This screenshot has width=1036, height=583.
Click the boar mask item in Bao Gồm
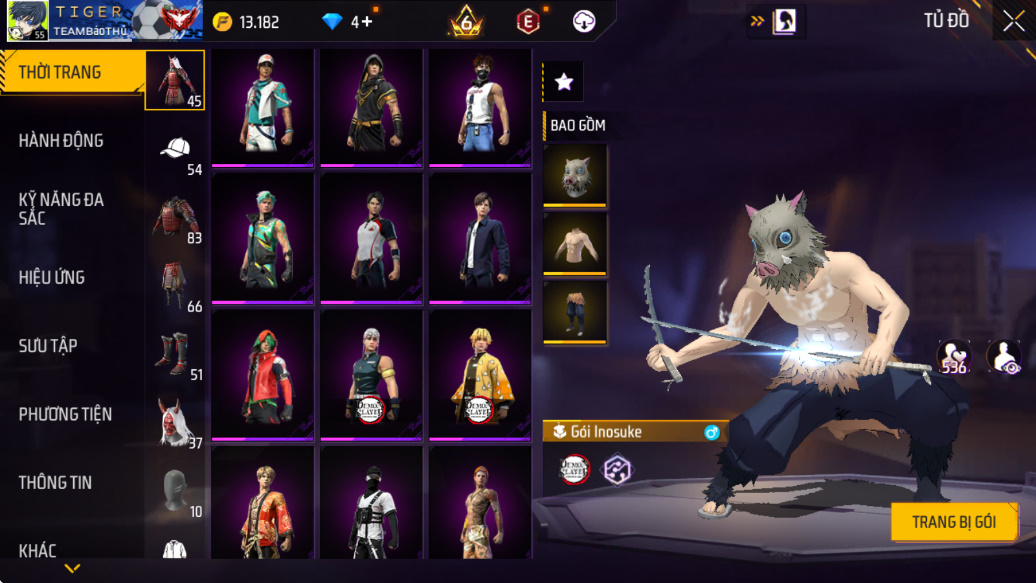[x=575, y=175]
